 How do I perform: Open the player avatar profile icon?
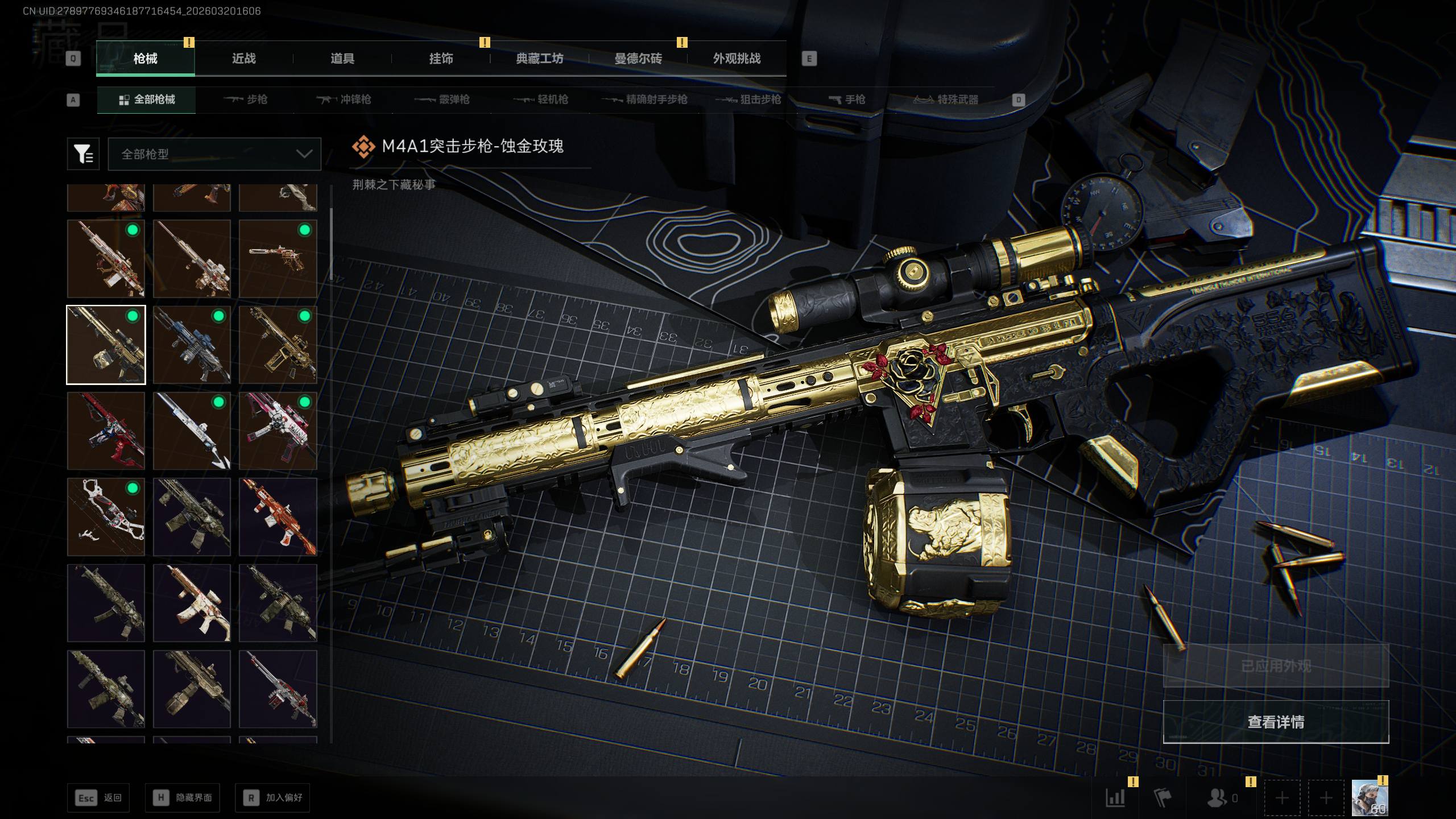click(1370, 798)
